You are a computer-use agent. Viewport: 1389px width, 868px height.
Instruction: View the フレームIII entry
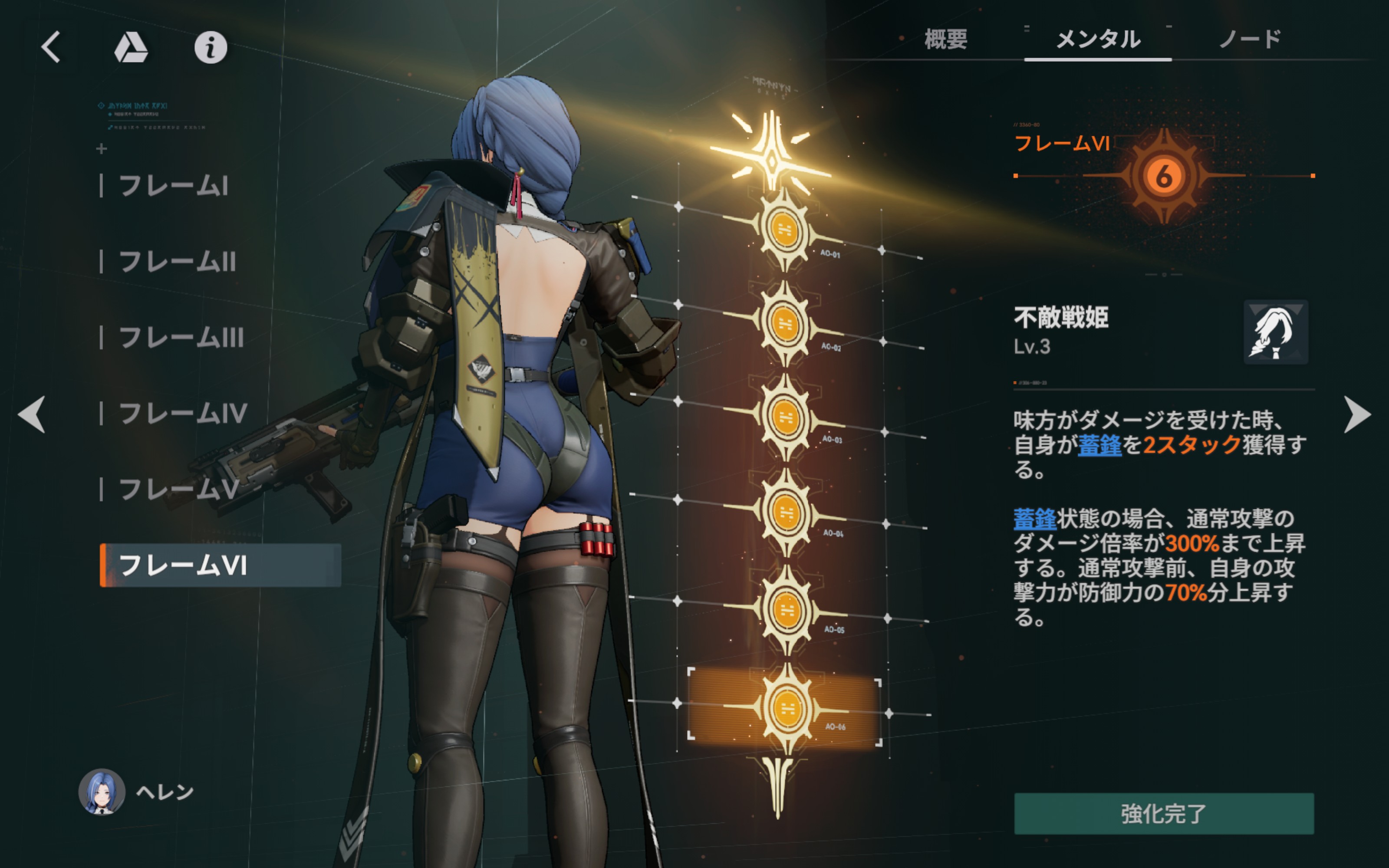point(181,338)
